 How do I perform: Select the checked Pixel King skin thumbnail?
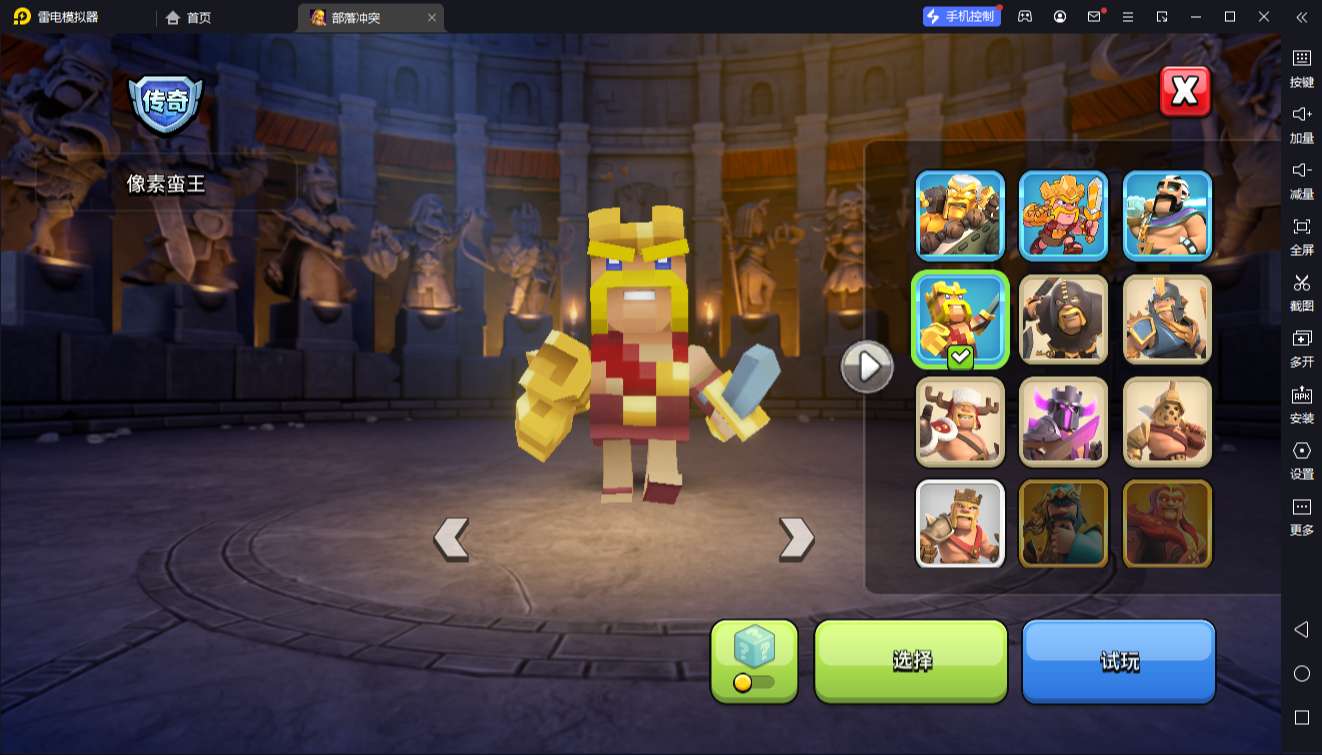[960, 319]
